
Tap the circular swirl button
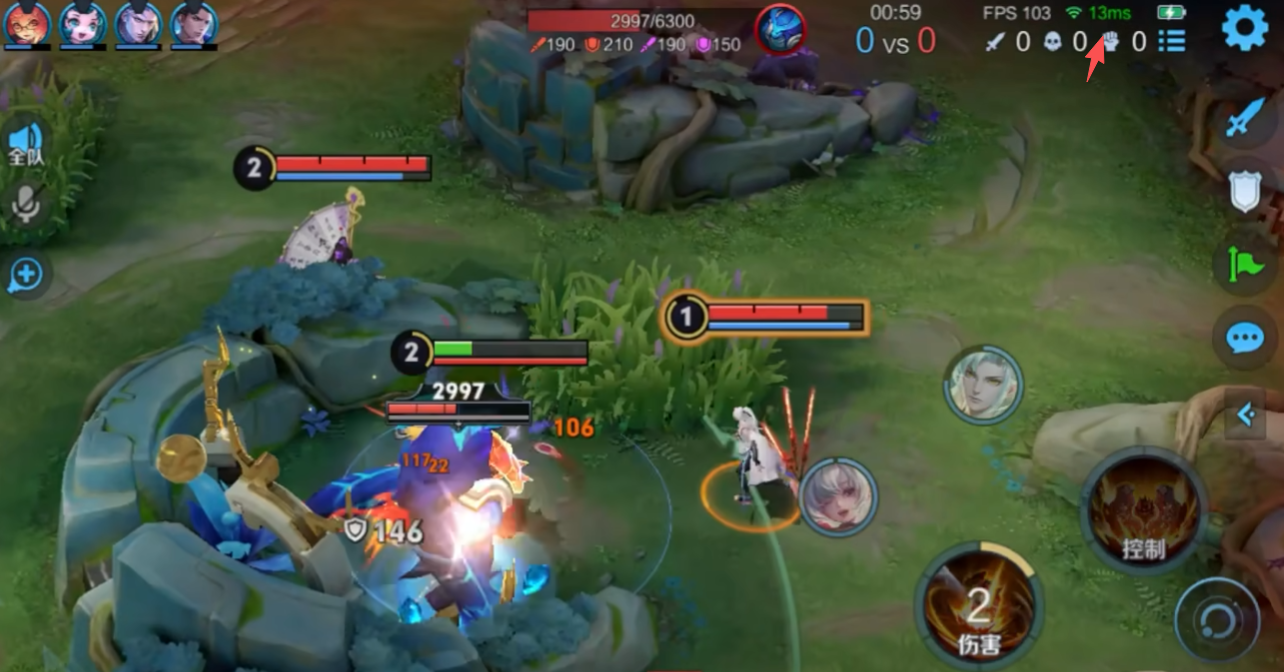coord(1217,620)
